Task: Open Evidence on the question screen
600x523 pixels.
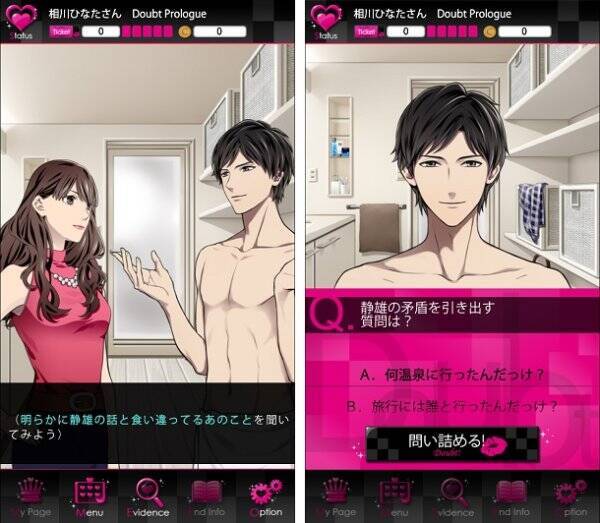Action: tap(452, 497)
